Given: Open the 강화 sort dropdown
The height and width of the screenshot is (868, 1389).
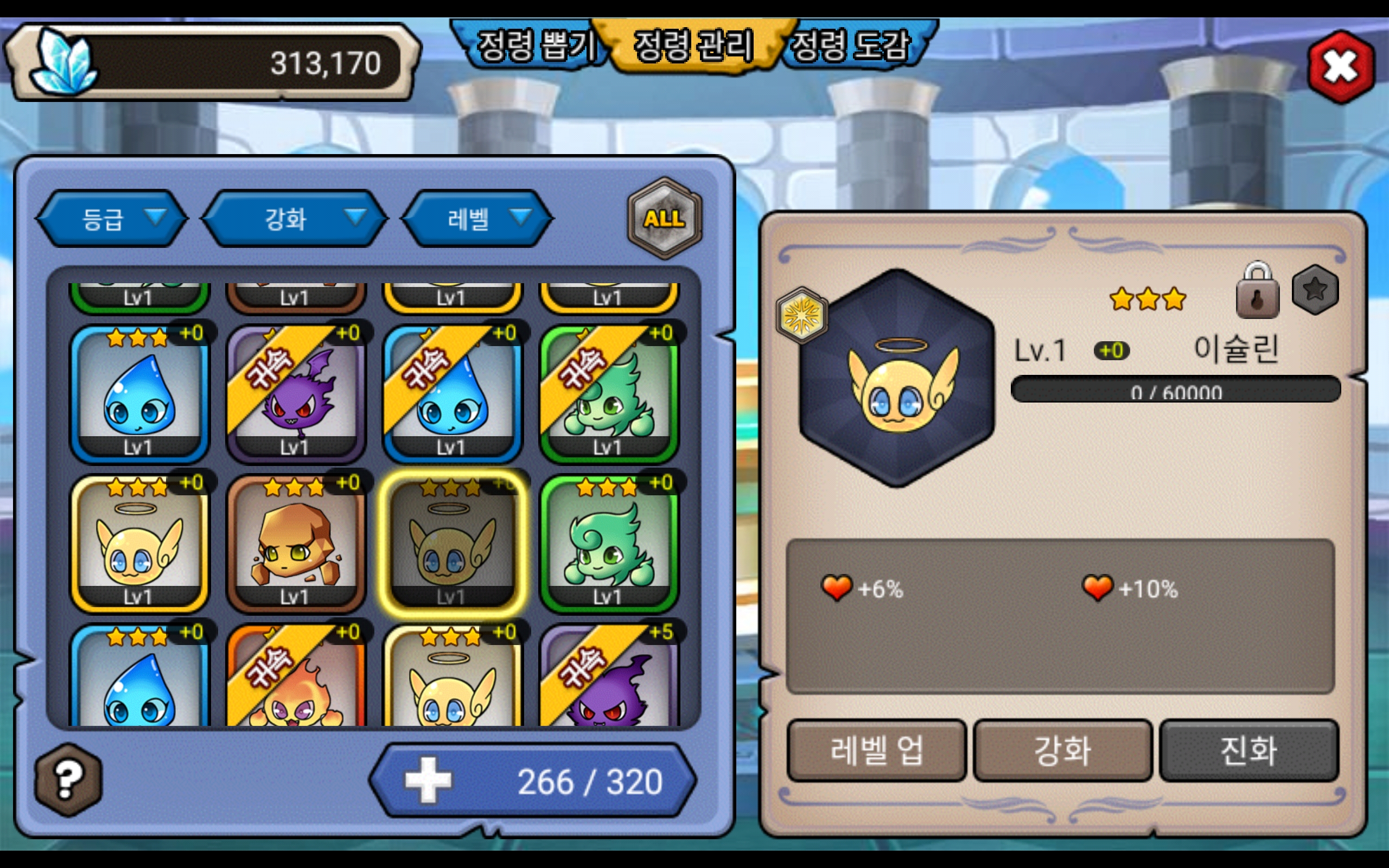Looking at the screenshot, I should 295,219.
